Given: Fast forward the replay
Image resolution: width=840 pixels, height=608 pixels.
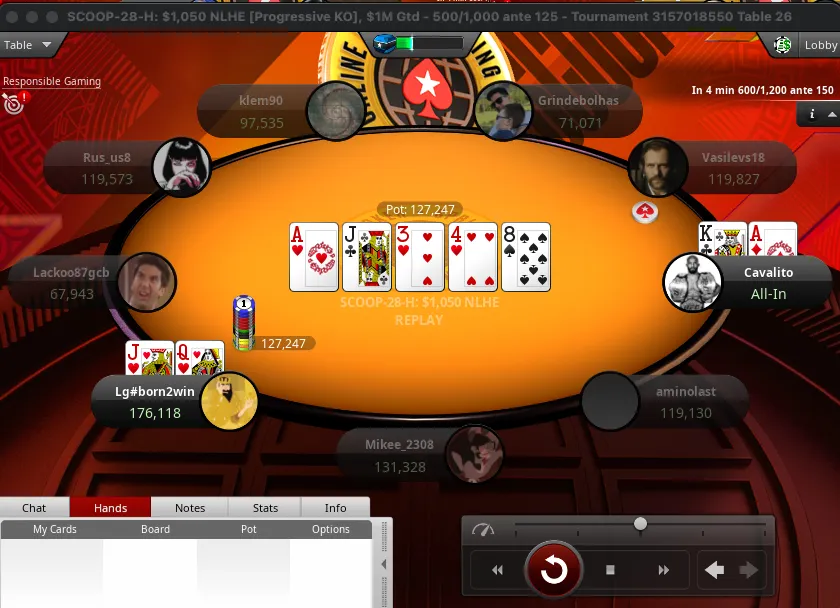Looking at the screenshot, I should tap(663, 570).
